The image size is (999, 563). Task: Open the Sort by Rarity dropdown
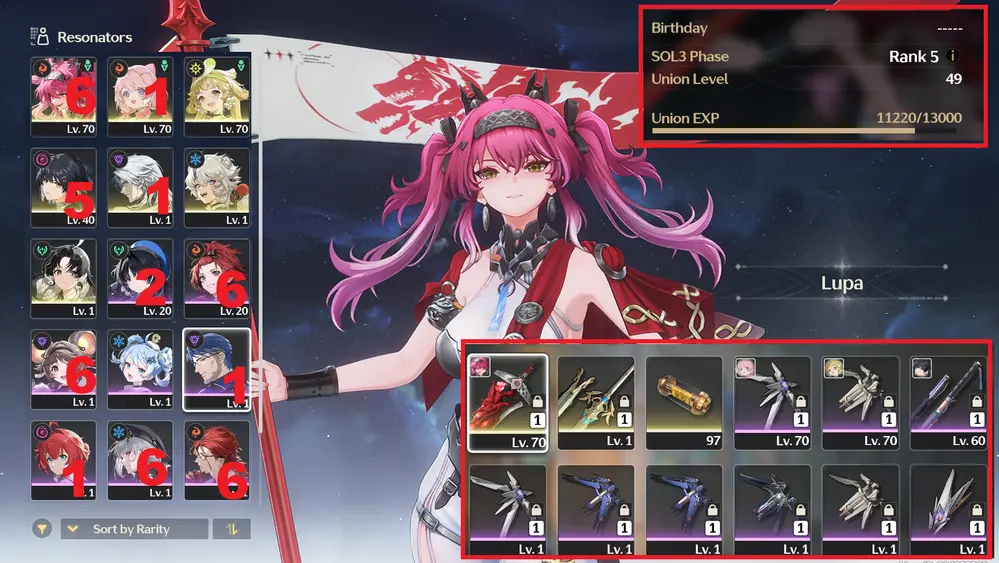135,529
